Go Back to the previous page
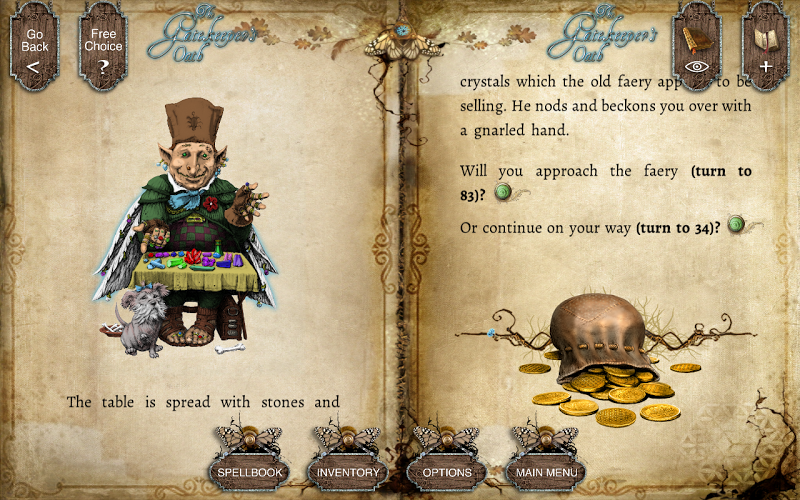The width and height of the screenshot is (800, 500). coord(34,48)
